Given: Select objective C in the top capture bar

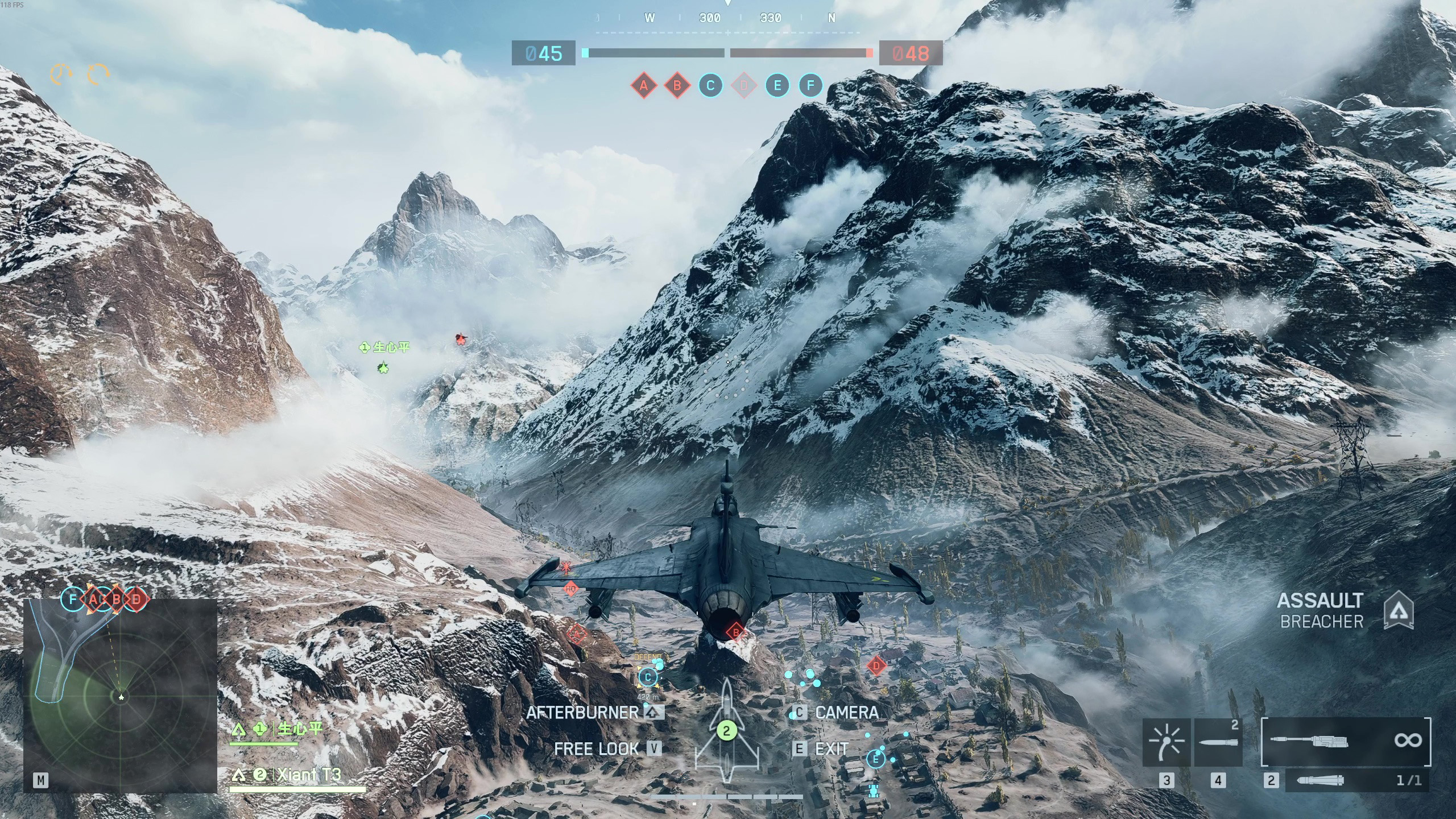Looking at the screenshot, I should click(710, 86).
